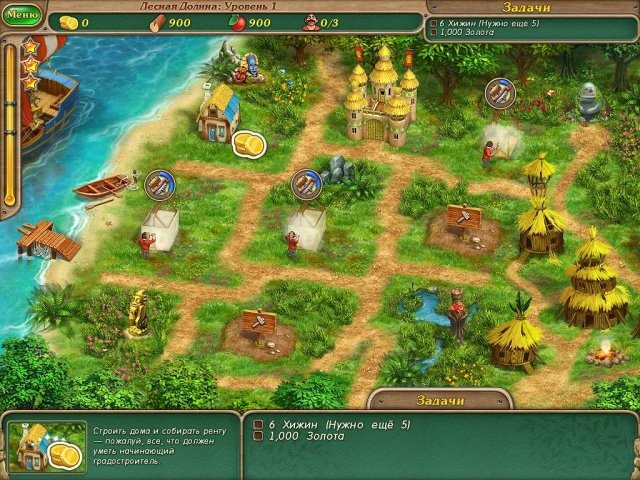This screenshot has height=480, width=640.
Task: Collect the gold coin bubble above the house
Action: point(248,144)
